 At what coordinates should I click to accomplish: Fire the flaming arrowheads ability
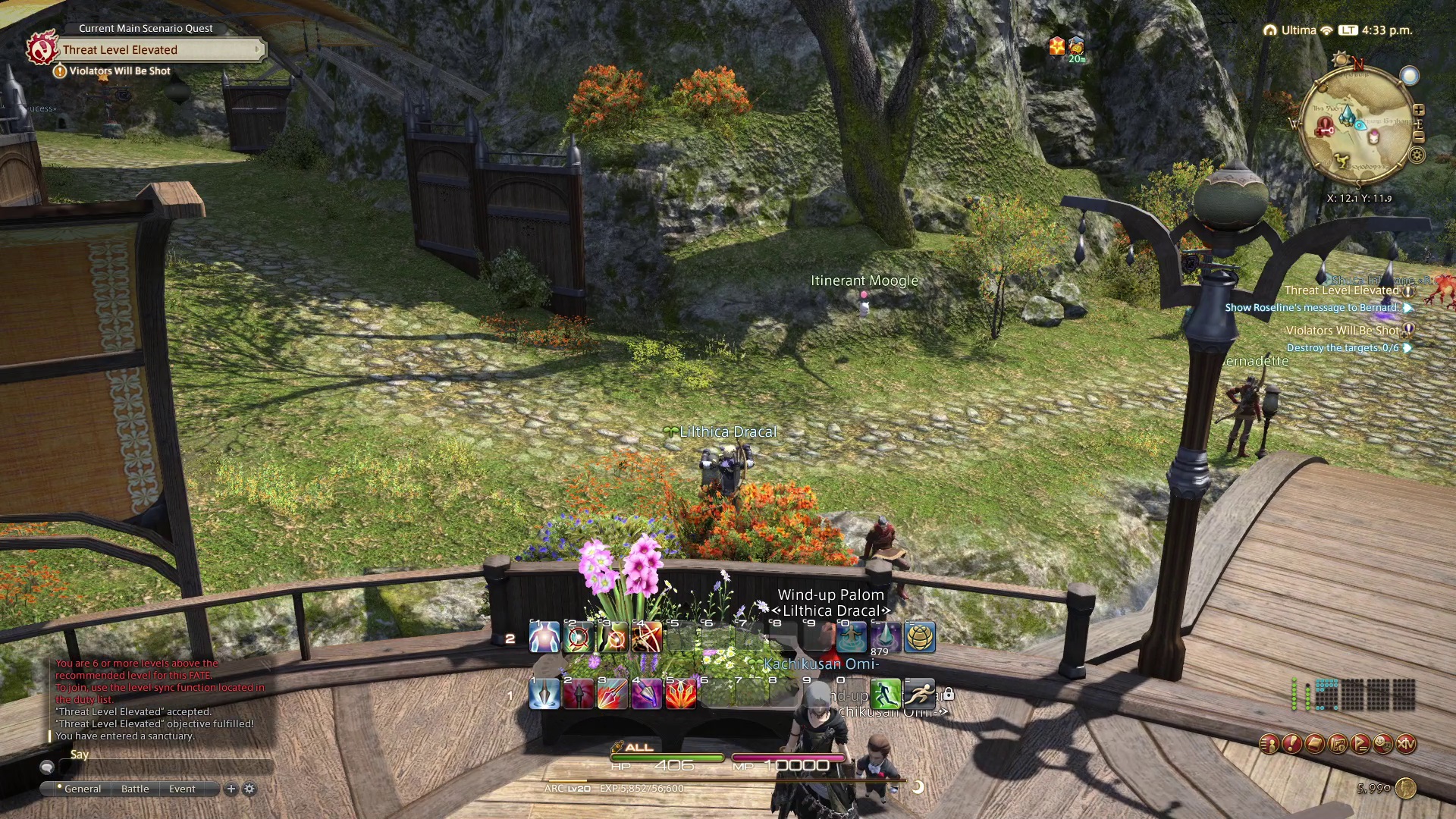680,694
